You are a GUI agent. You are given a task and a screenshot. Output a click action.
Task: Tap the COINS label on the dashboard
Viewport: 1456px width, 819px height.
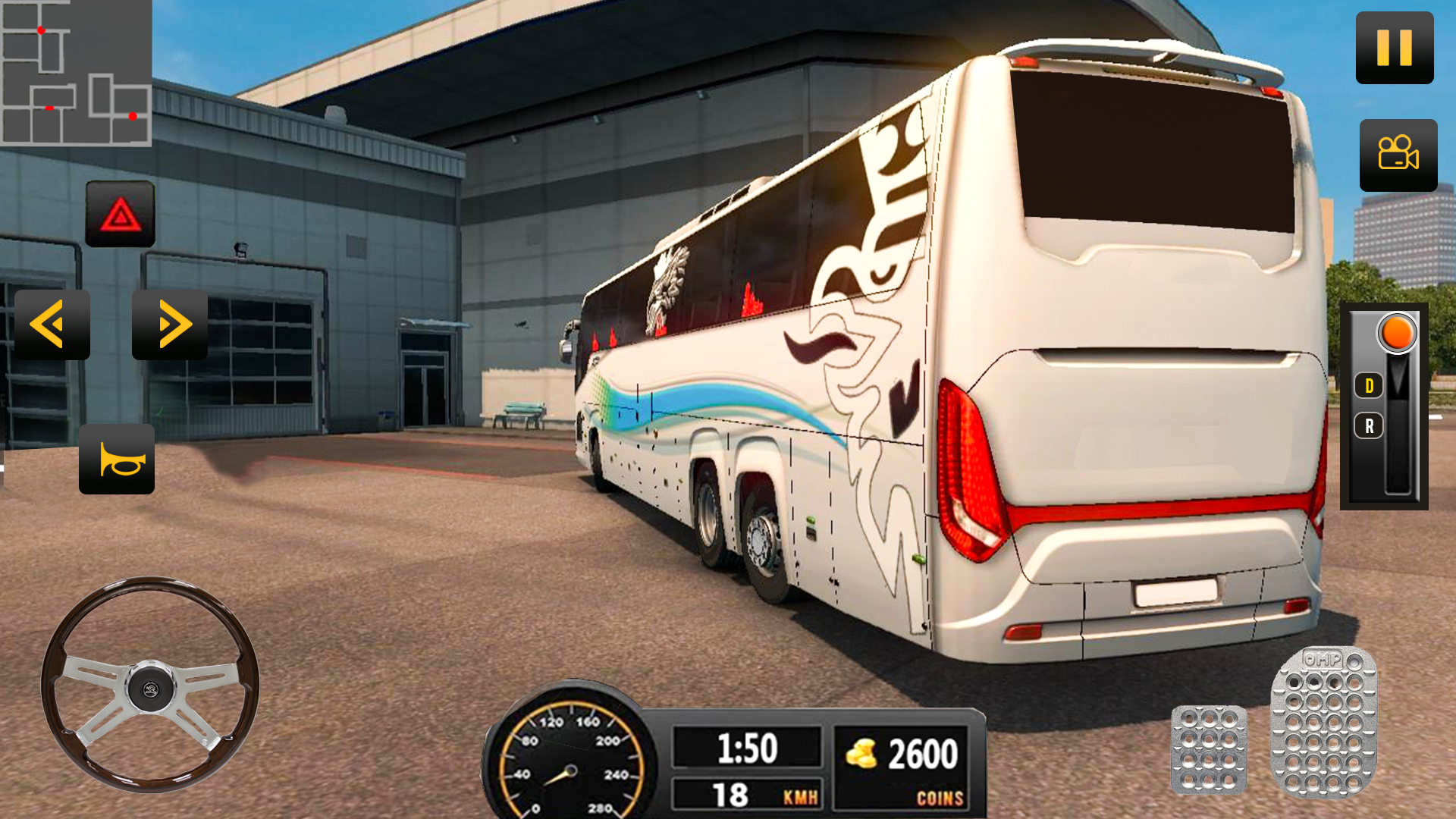[940, 797]
